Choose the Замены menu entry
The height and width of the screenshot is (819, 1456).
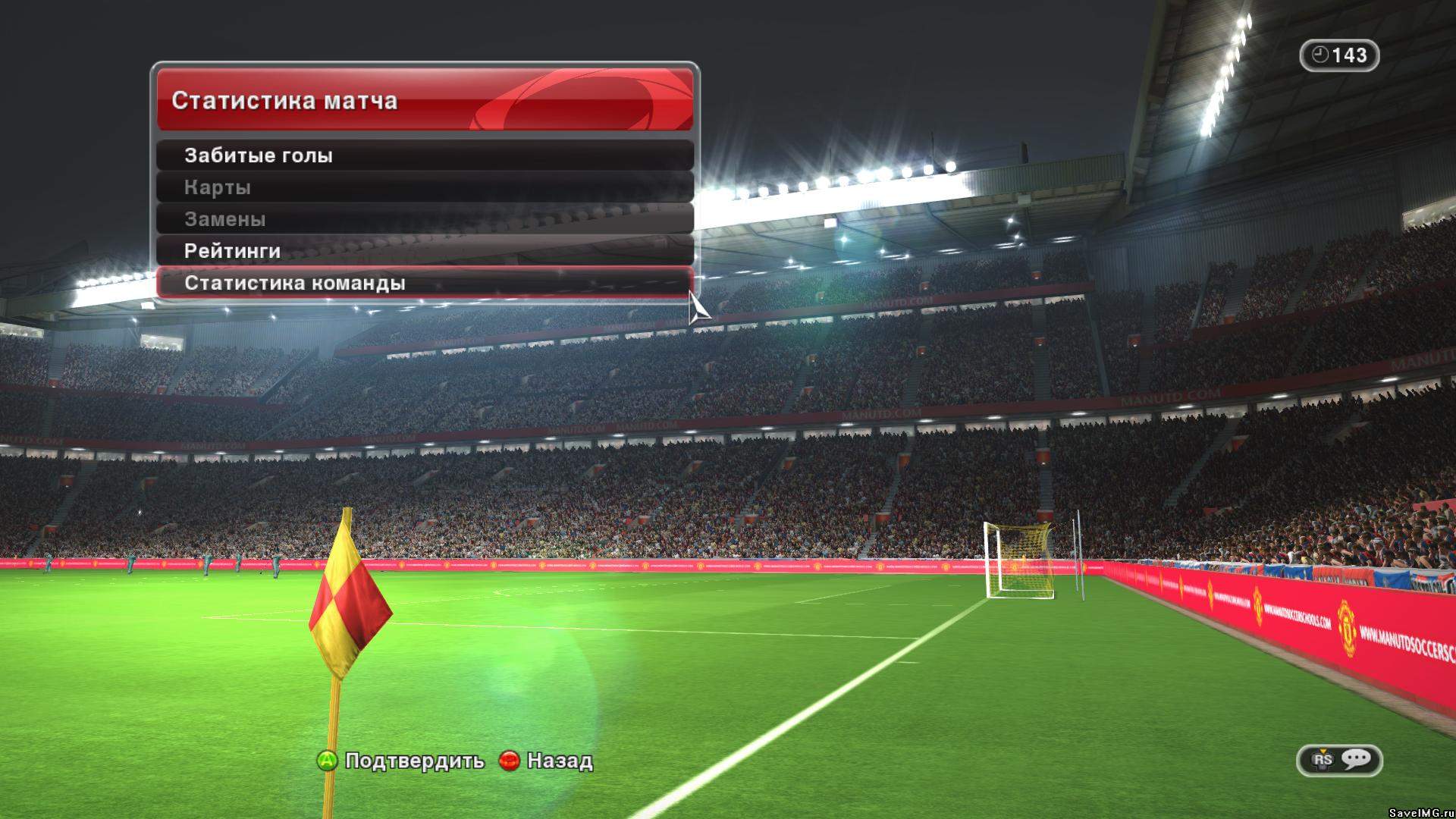(425, 219)
